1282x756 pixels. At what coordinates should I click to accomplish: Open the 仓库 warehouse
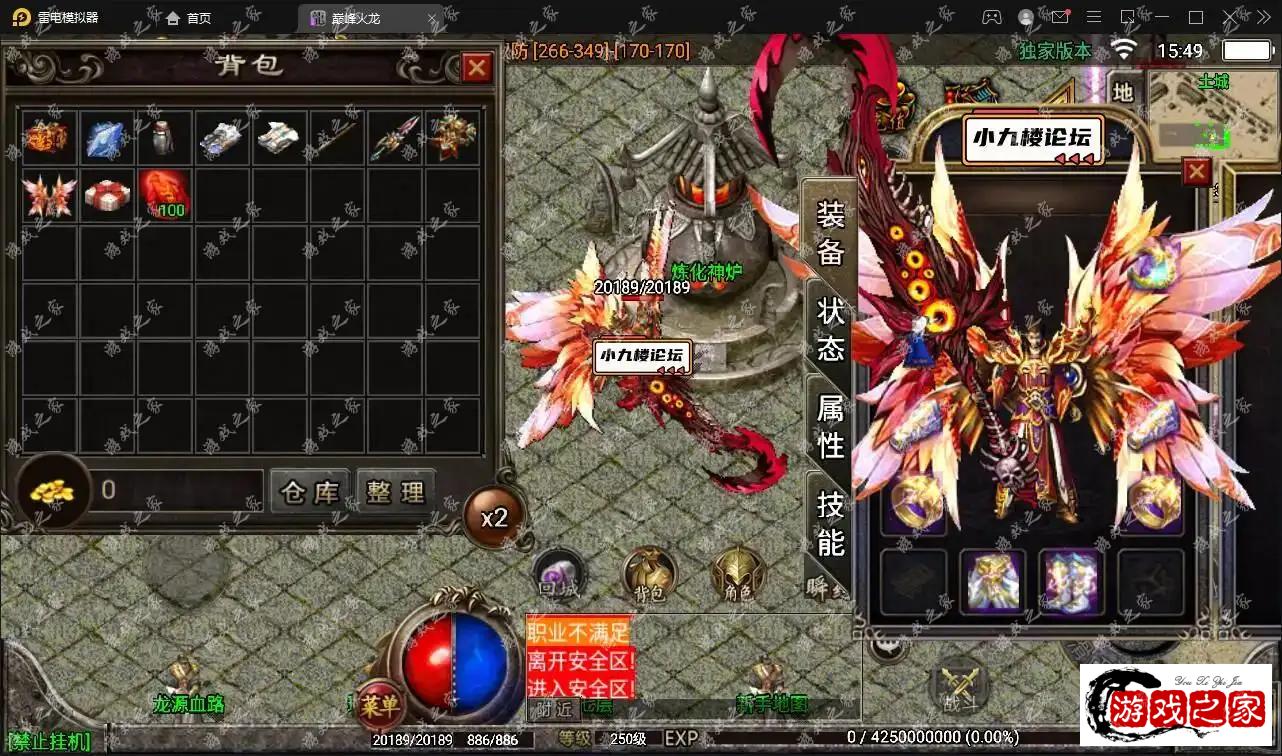310,492
